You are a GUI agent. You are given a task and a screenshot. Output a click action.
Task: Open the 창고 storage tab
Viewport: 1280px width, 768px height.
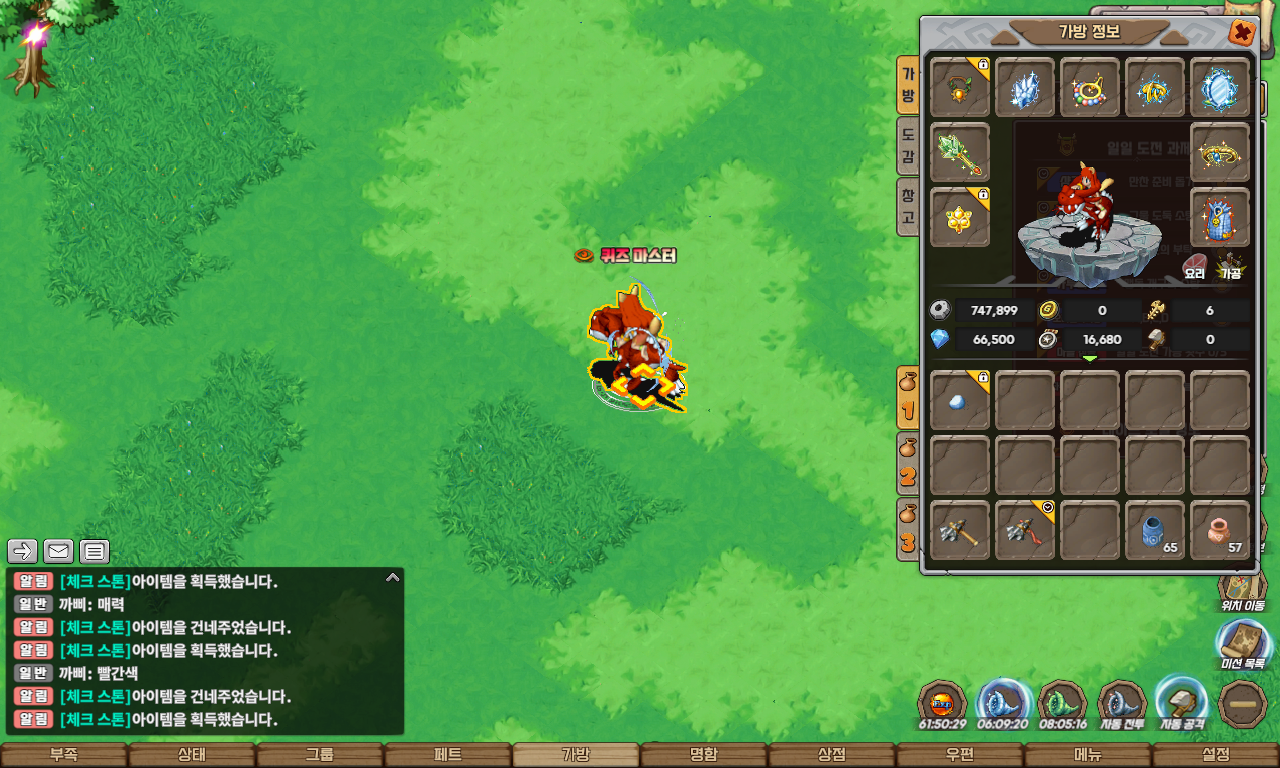908,208
